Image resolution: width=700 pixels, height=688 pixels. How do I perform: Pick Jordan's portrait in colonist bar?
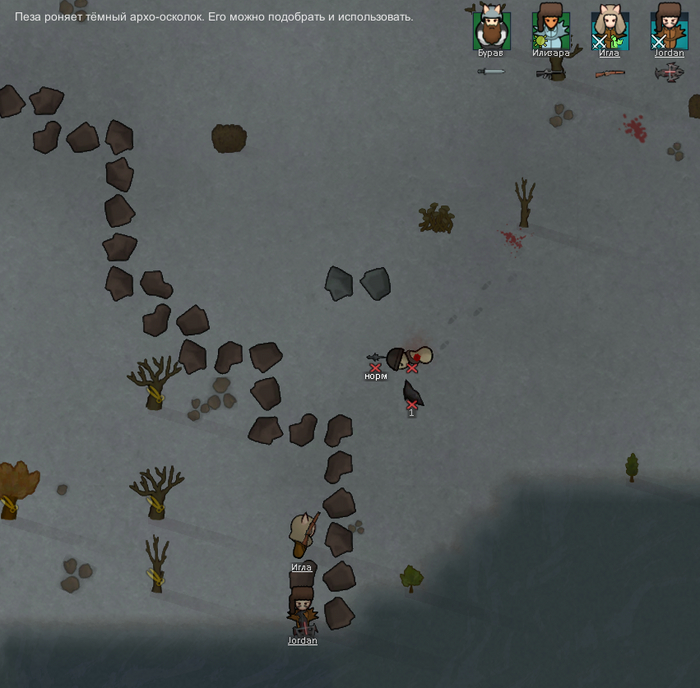tap(669, 27)
